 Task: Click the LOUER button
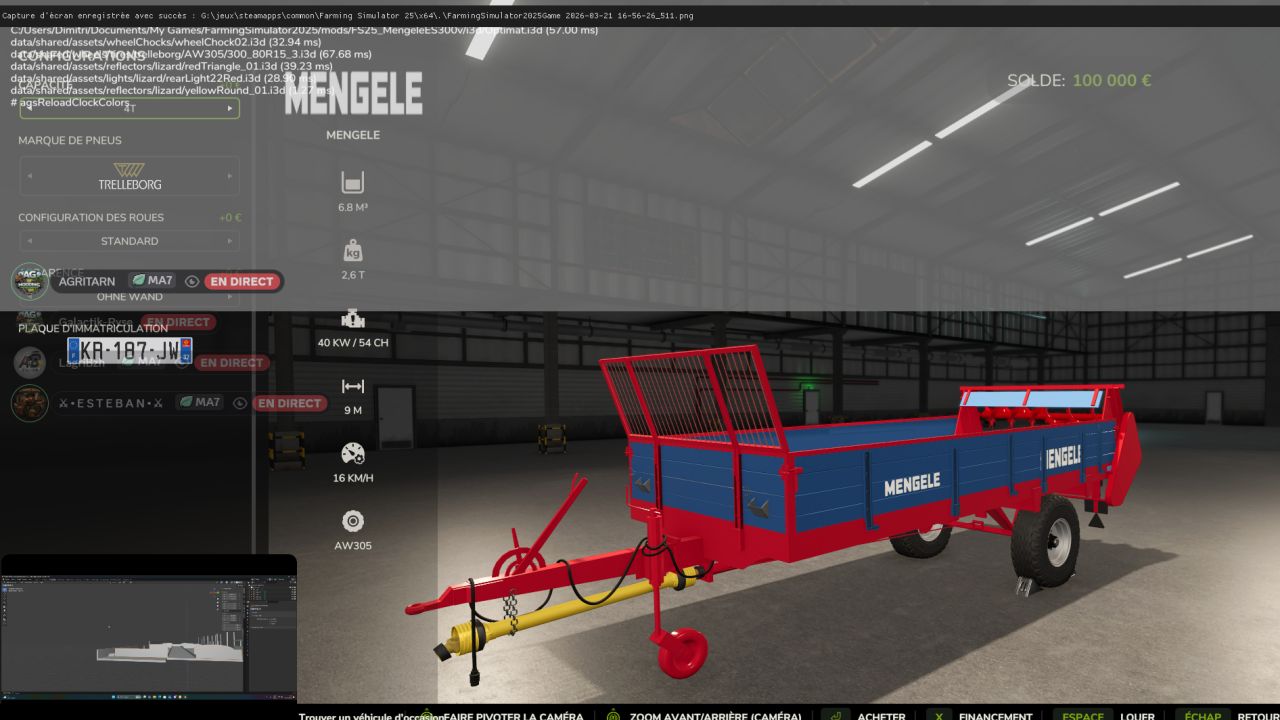point(1138,716)
